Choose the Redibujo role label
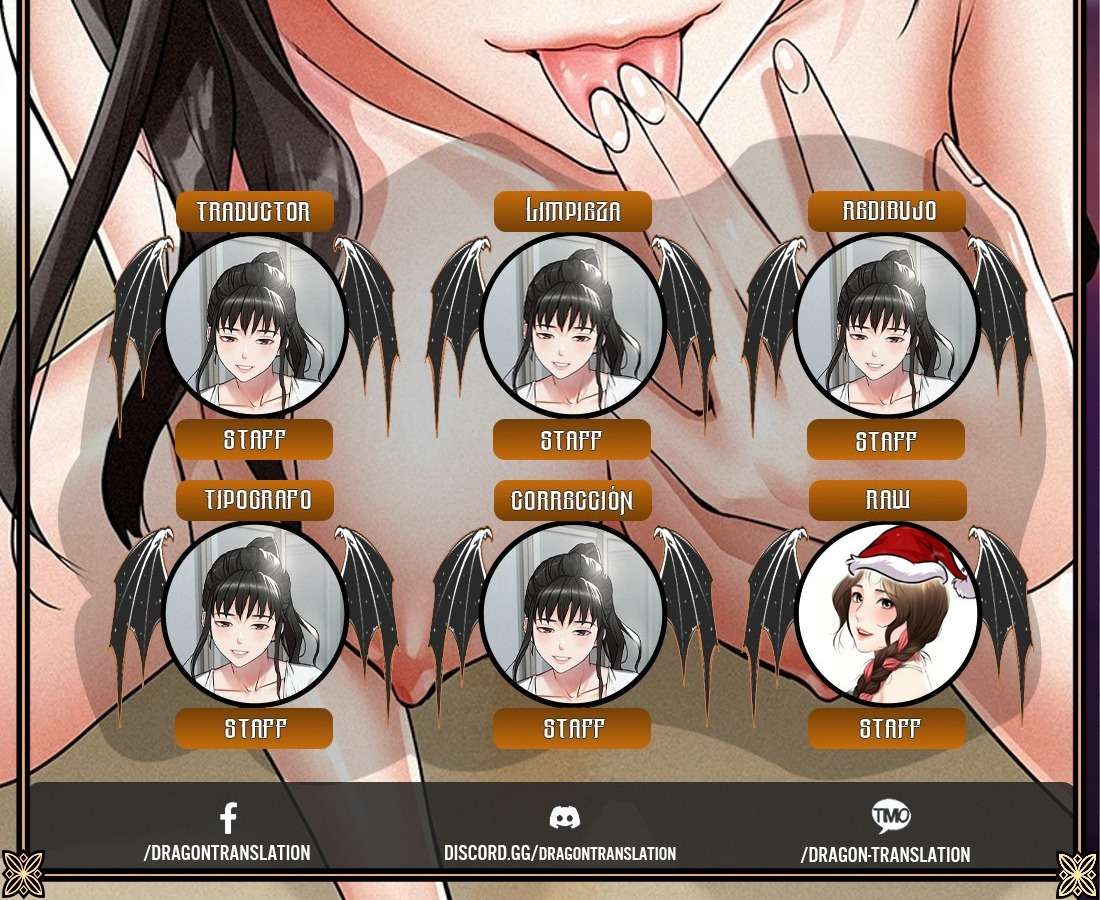Viewport: 1100px width, 900px height. tap(887, 211)
